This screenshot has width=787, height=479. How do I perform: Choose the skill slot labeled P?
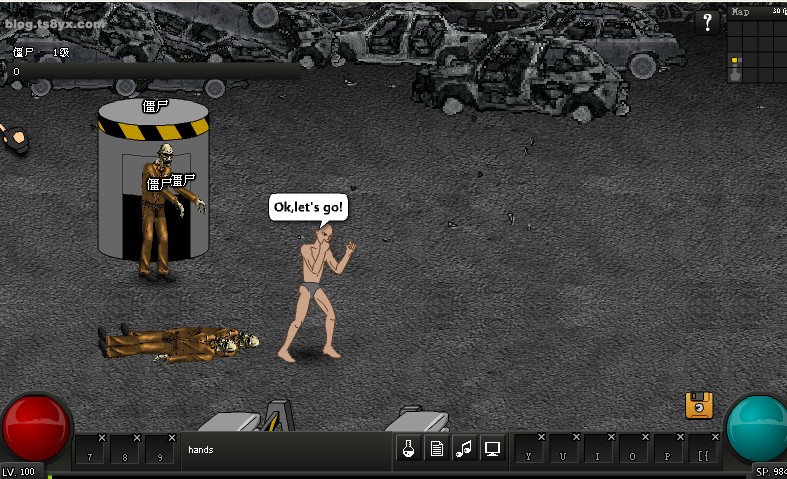[670, 450]
